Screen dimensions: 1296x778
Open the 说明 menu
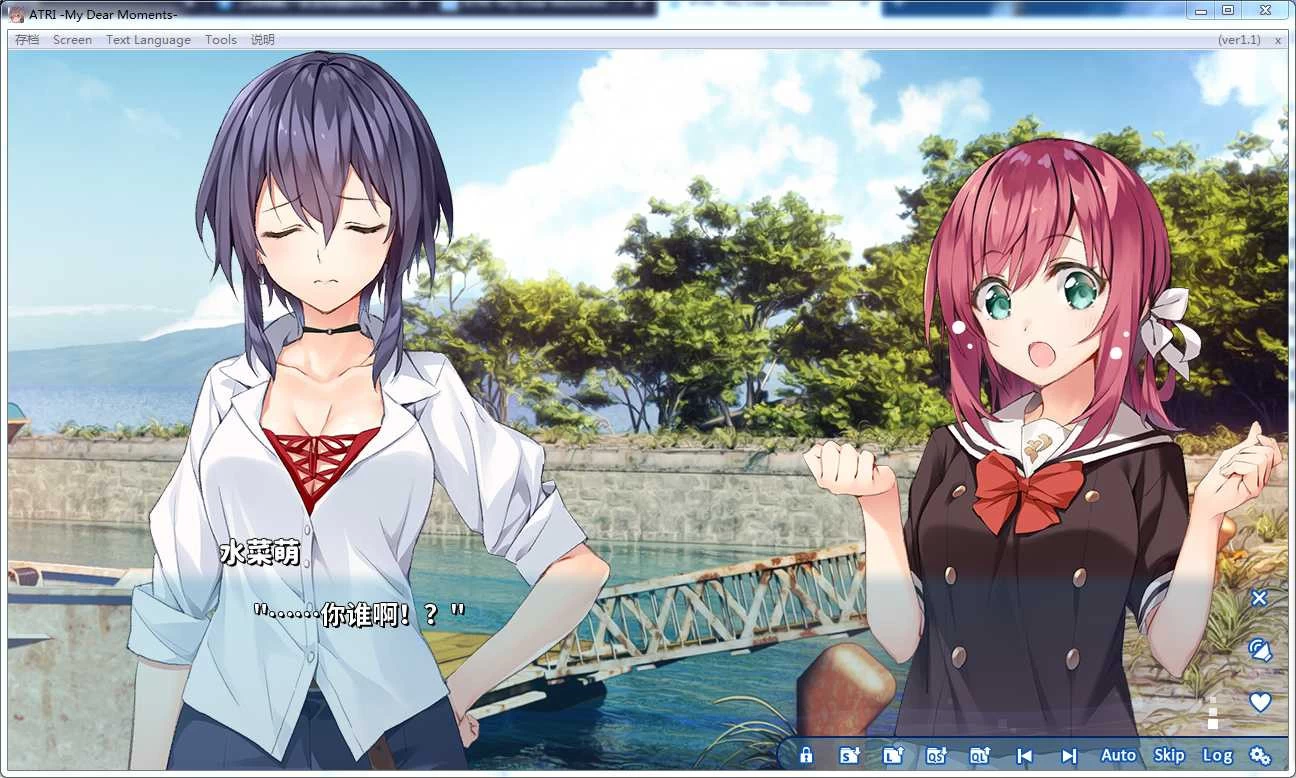click(261, 40)
